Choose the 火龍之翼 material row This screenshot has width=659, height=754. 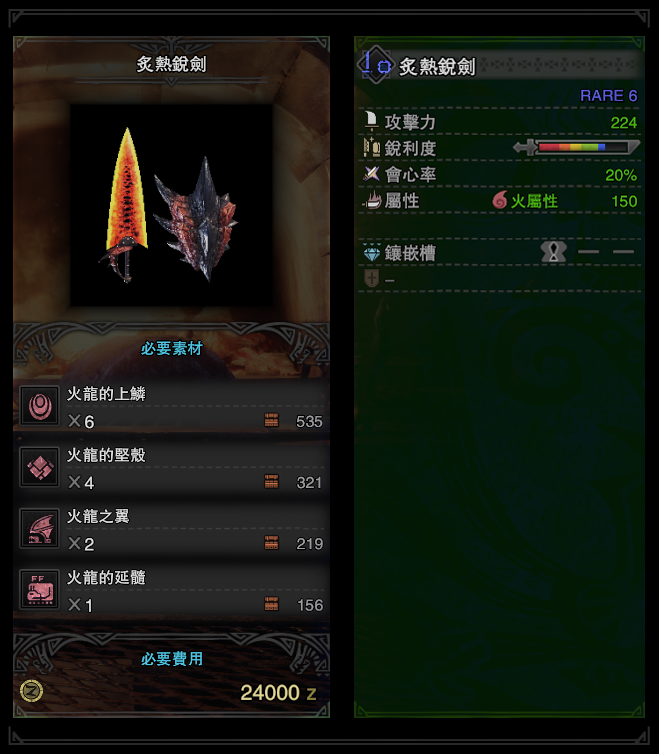171,530
